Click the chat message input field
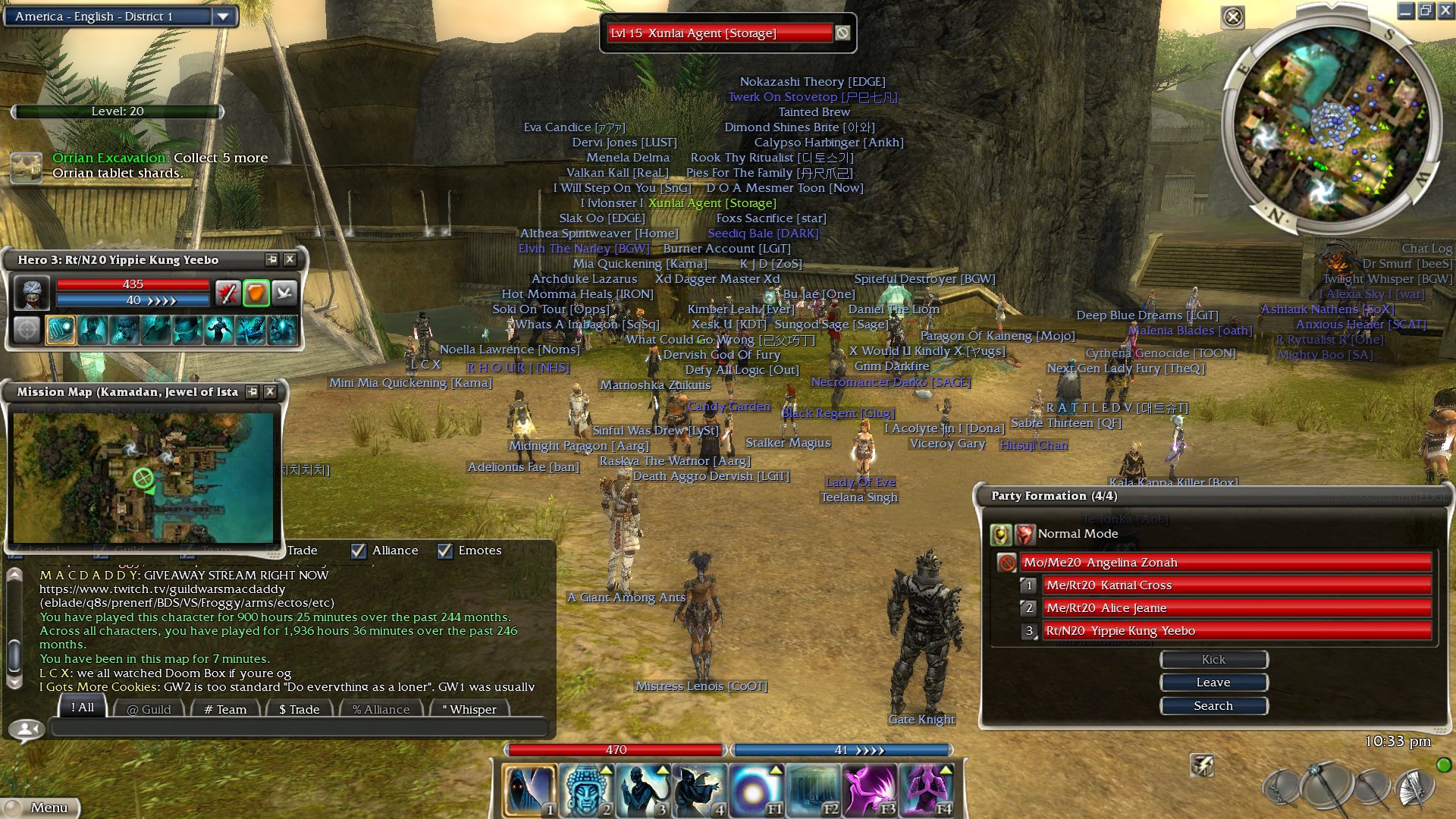Viewport: 1456px width, 819px height. click(299, 728)
